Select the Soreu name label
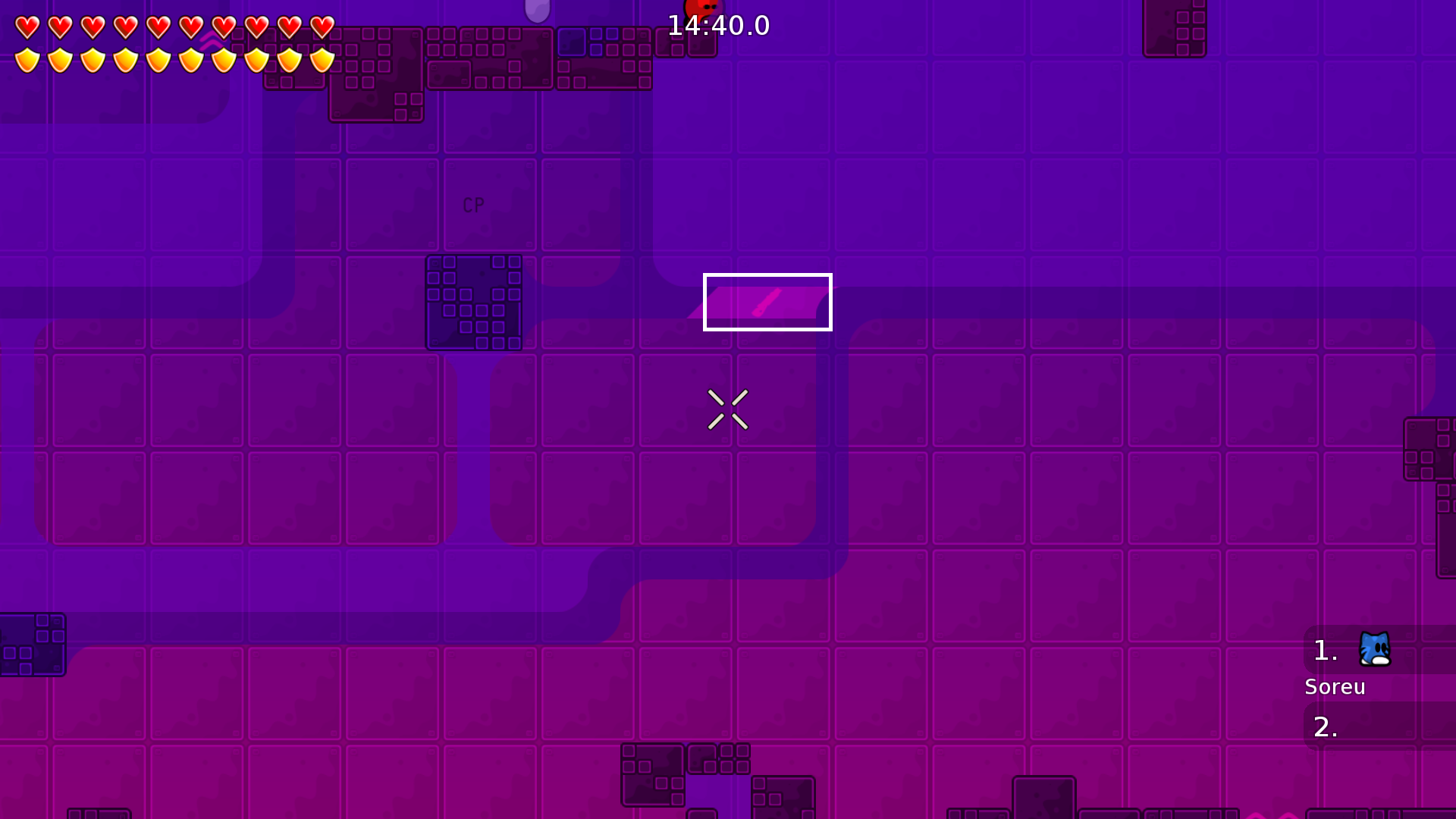The width and height of the screenshot is (1456, 819). click(1335, 687)
